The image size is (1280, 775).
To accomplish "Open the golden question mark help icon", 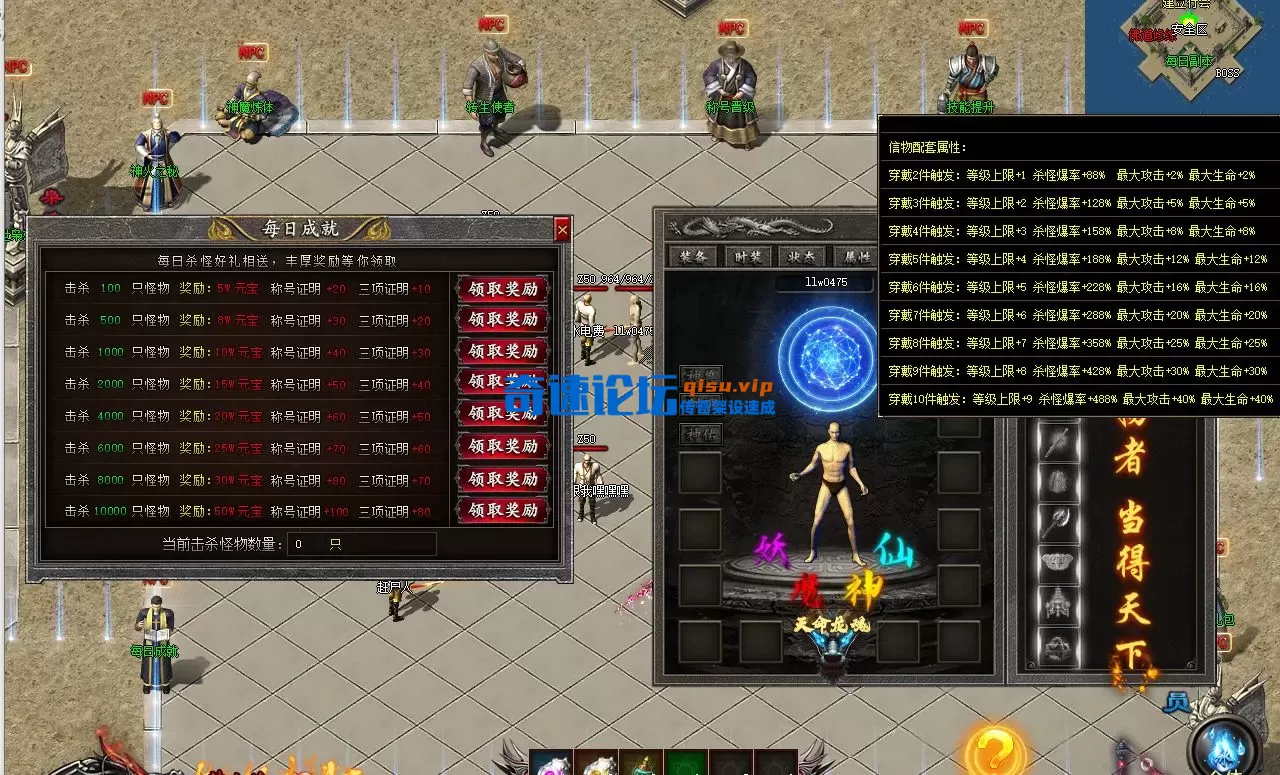I will click(995, 750).
